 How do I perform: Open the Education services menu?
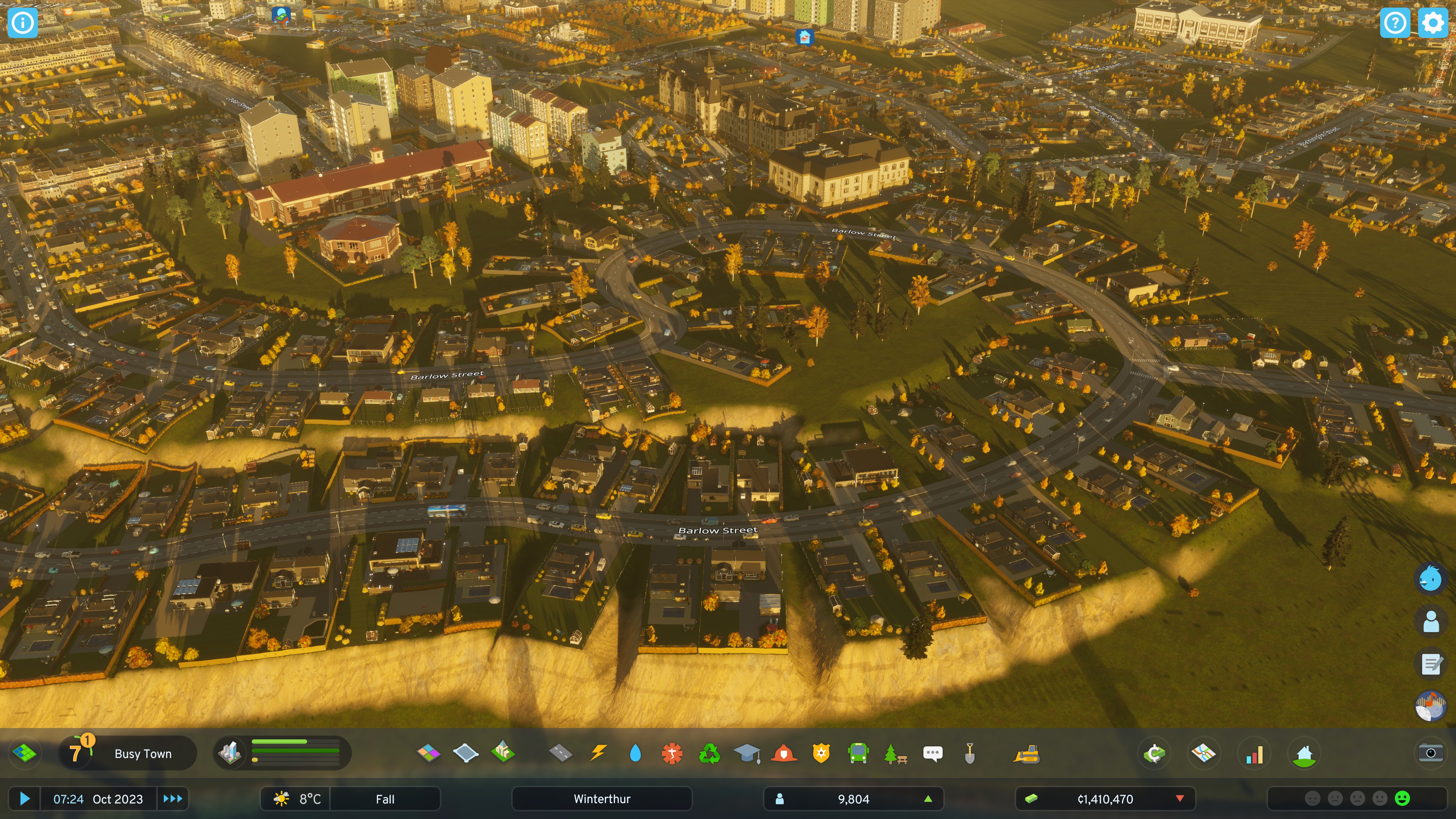(747, 753)
